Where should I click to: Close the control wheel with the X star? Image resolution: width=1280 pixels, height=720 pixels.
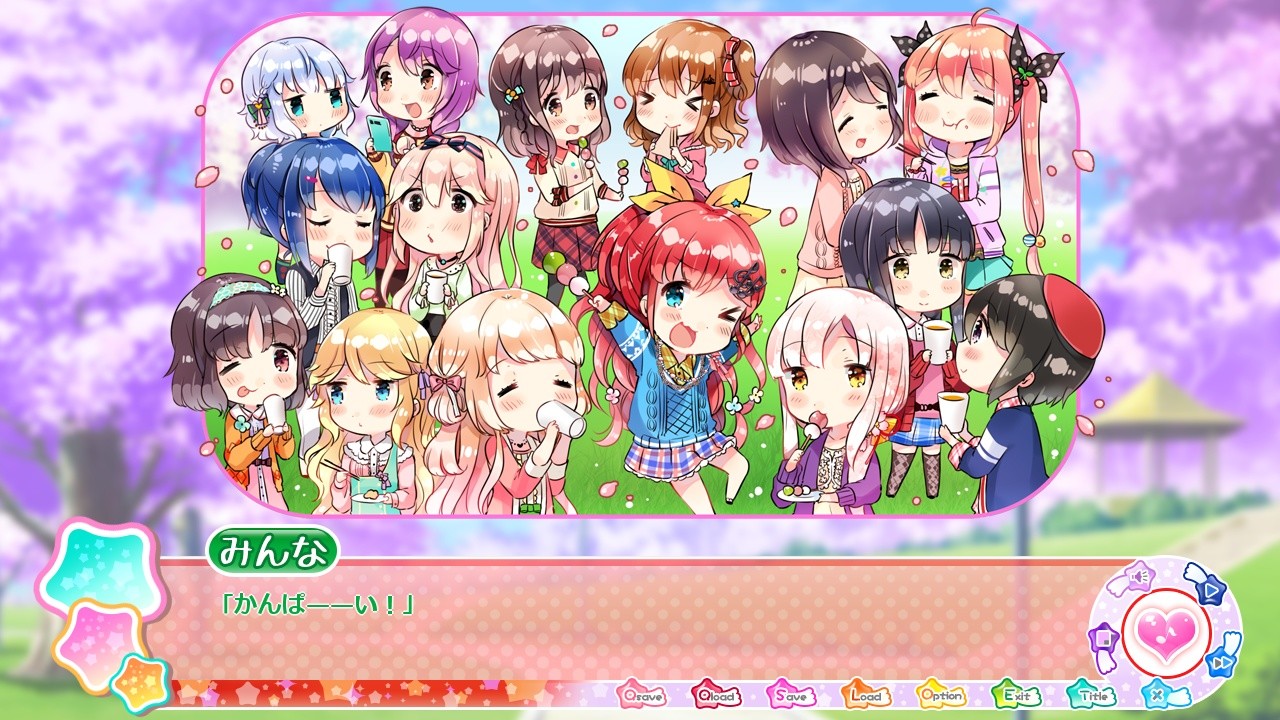point(1156,693)
